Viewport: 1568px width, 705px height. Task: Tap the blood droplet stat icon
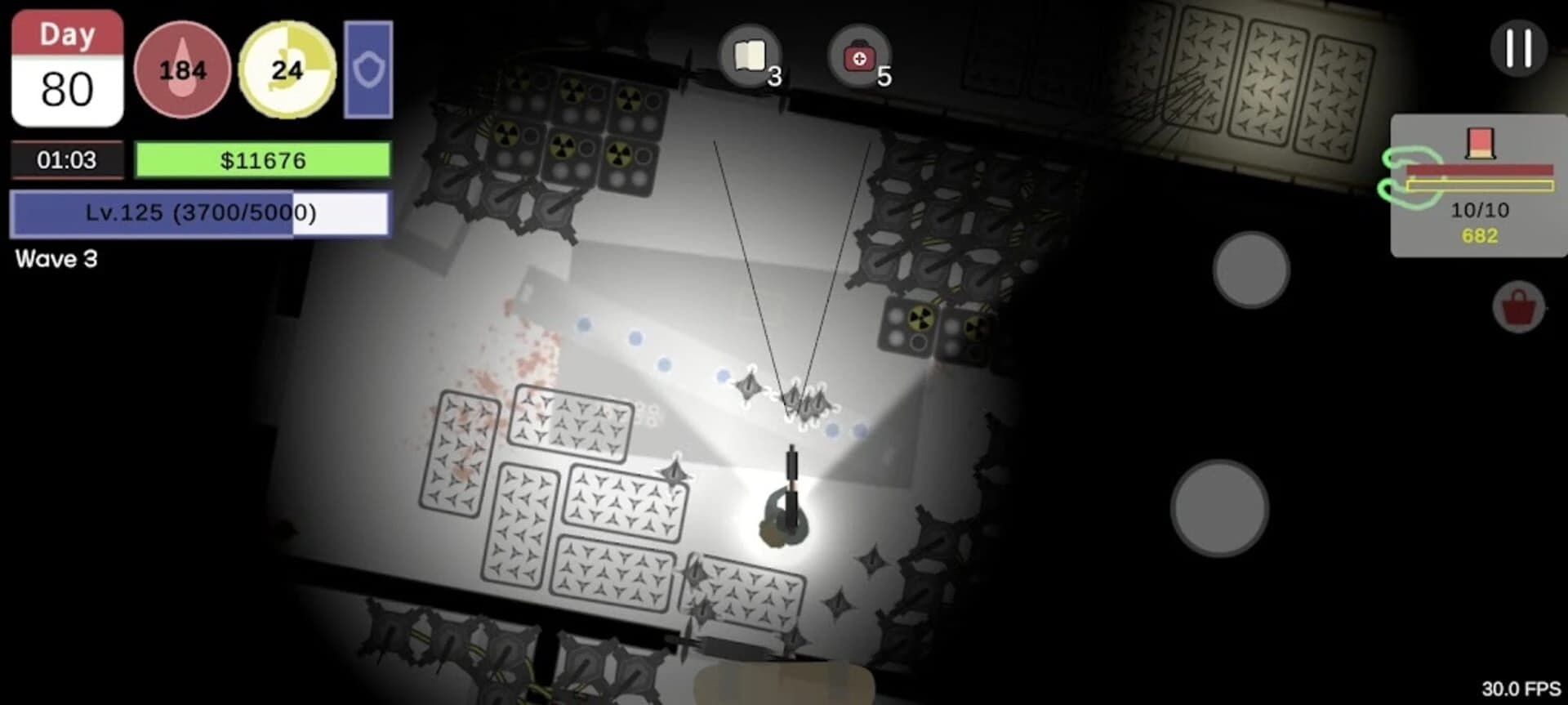pyautogui.click(x=181, y=69)
